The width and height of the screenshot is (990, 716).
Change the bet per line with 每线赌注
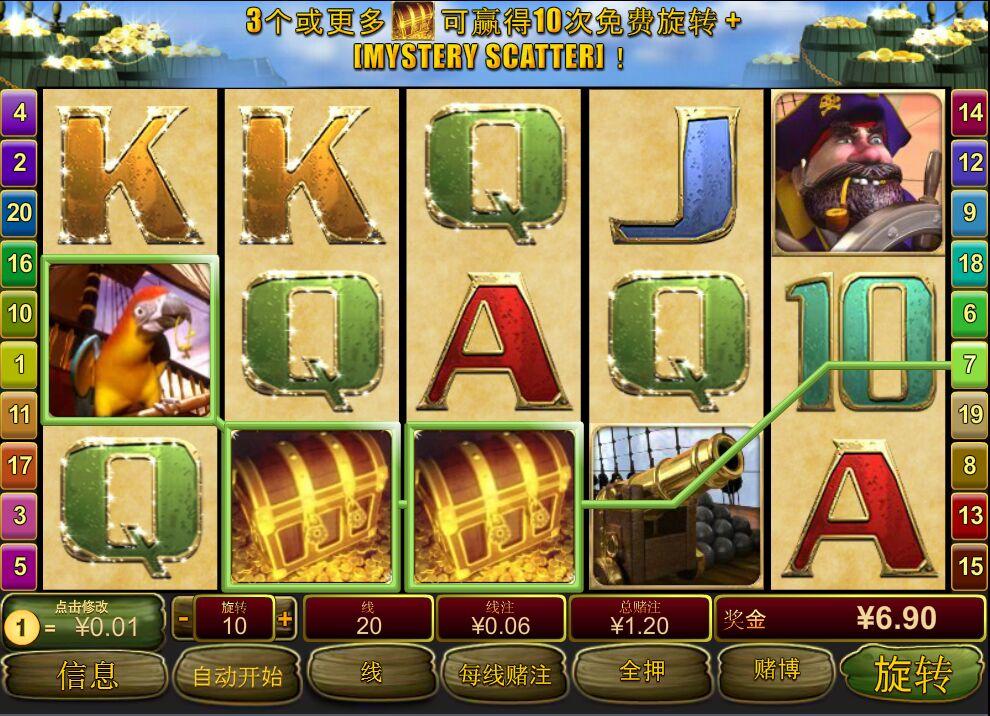505,675
